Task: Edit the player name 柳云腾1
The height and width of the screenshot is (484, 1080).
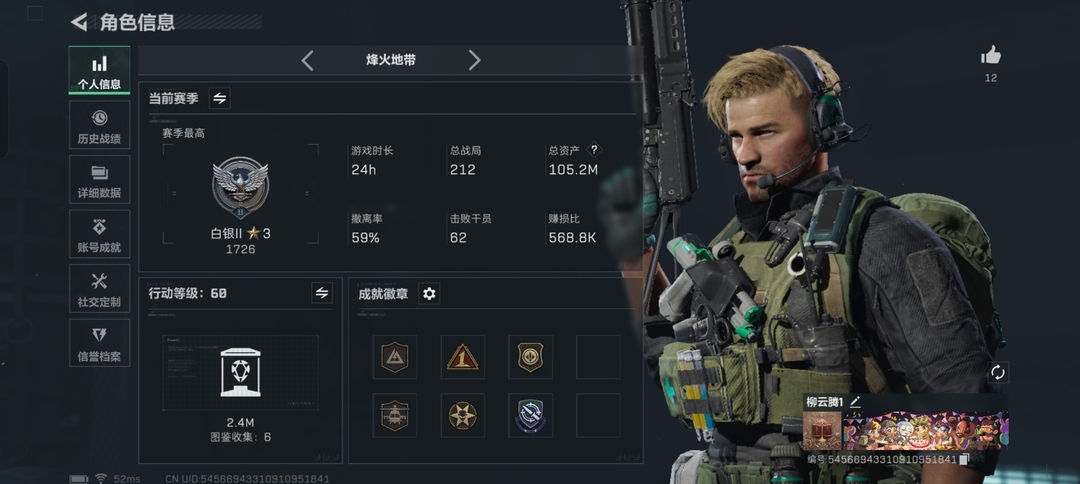Action: 855,402
